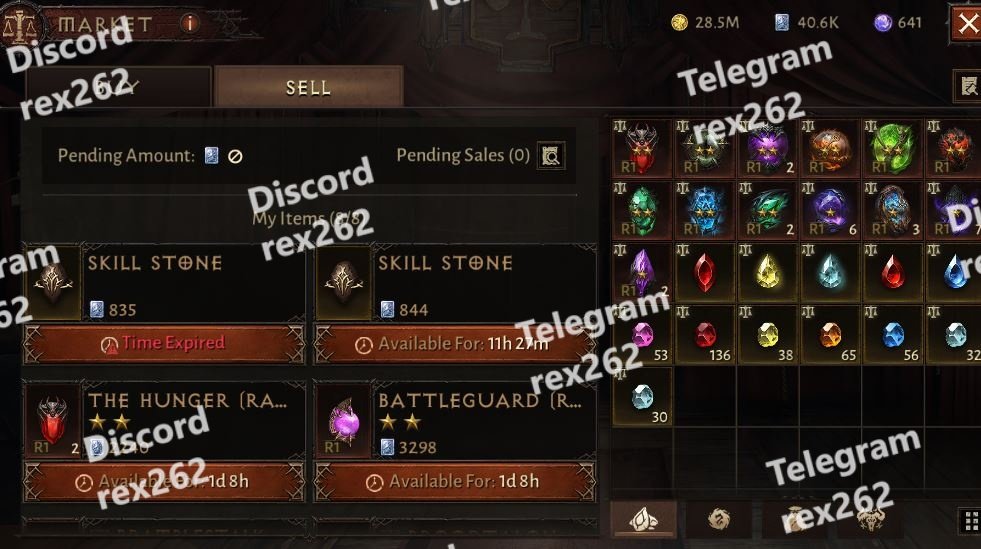
Task: Close the Market window
Action: click(967, 23)
